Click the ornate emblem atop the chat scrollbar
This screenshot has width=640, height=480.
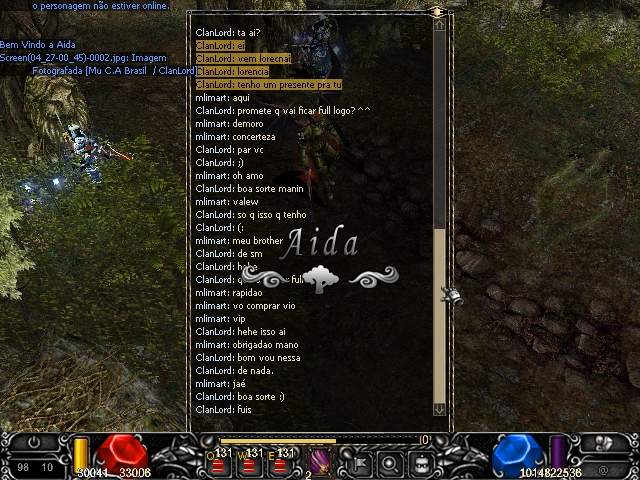pos(437,11)
